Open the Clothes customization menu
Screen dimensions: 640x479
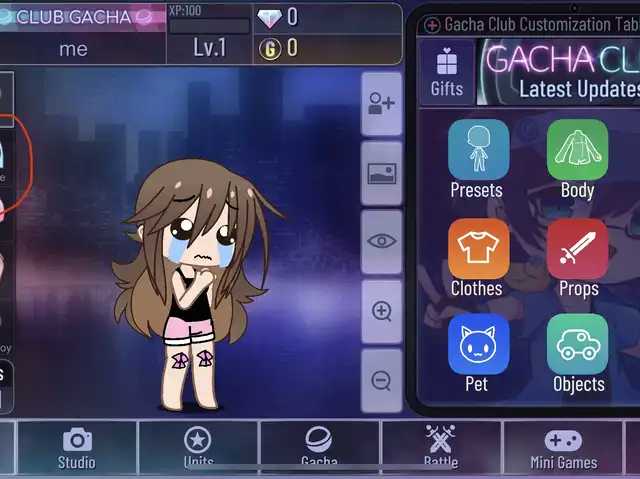[x=477, y=257]
